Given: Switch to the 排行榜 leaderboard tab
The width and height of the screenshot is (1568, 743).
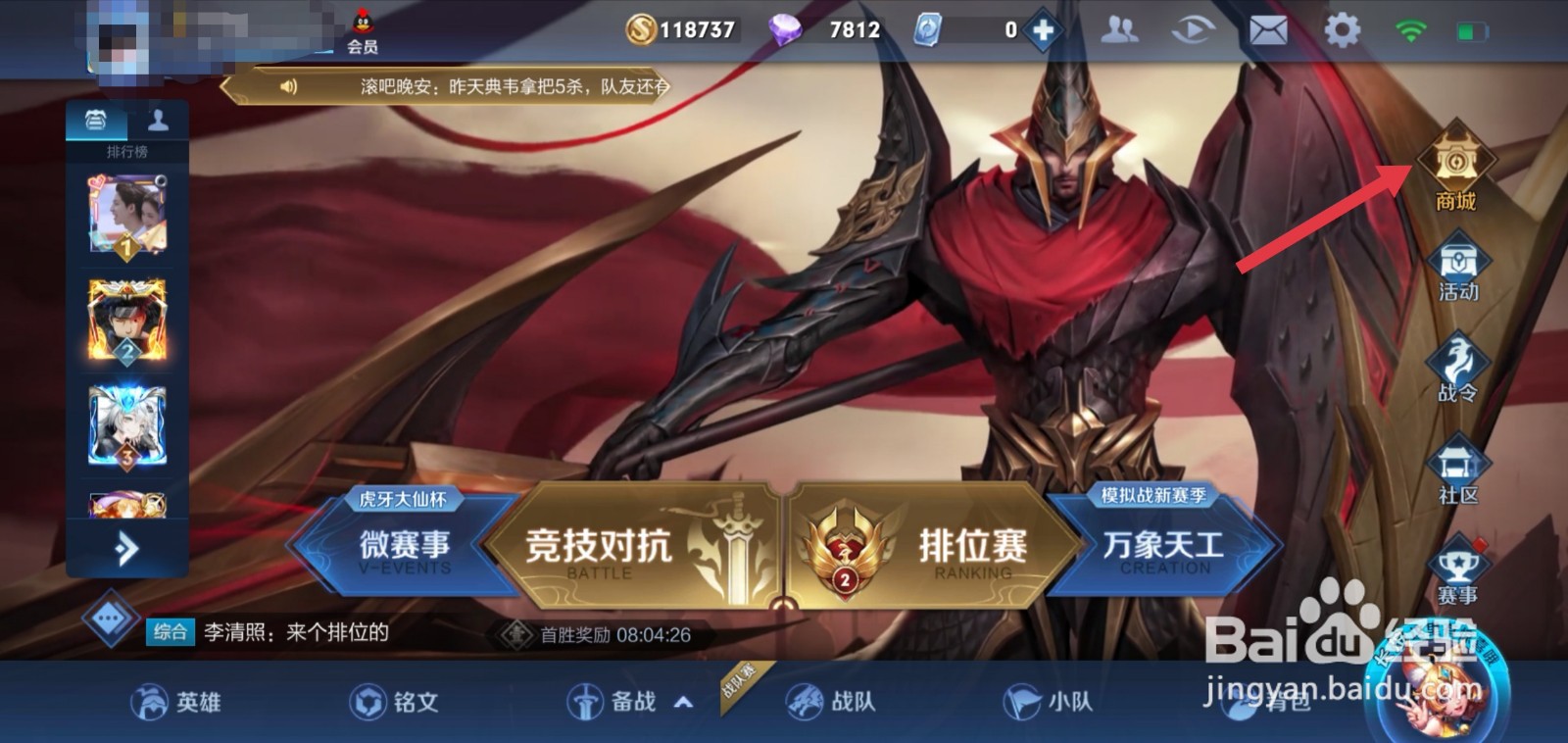Looking at the screenshot, I should tap(93, 120).
